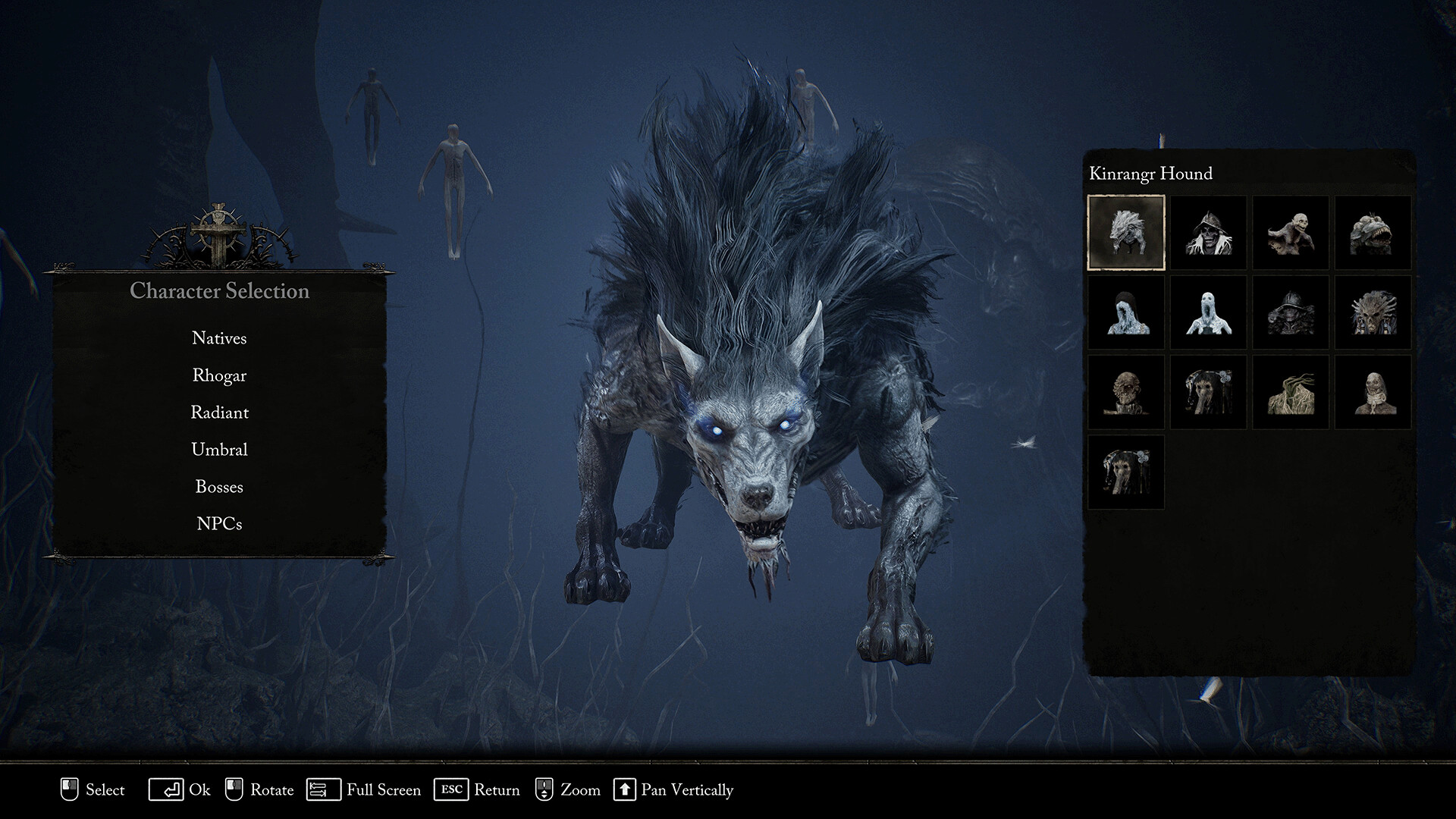The height and width of the screenshot is (819, 1456).
Task: Choose the Rhogar category
Action: [x=219, y=375]
